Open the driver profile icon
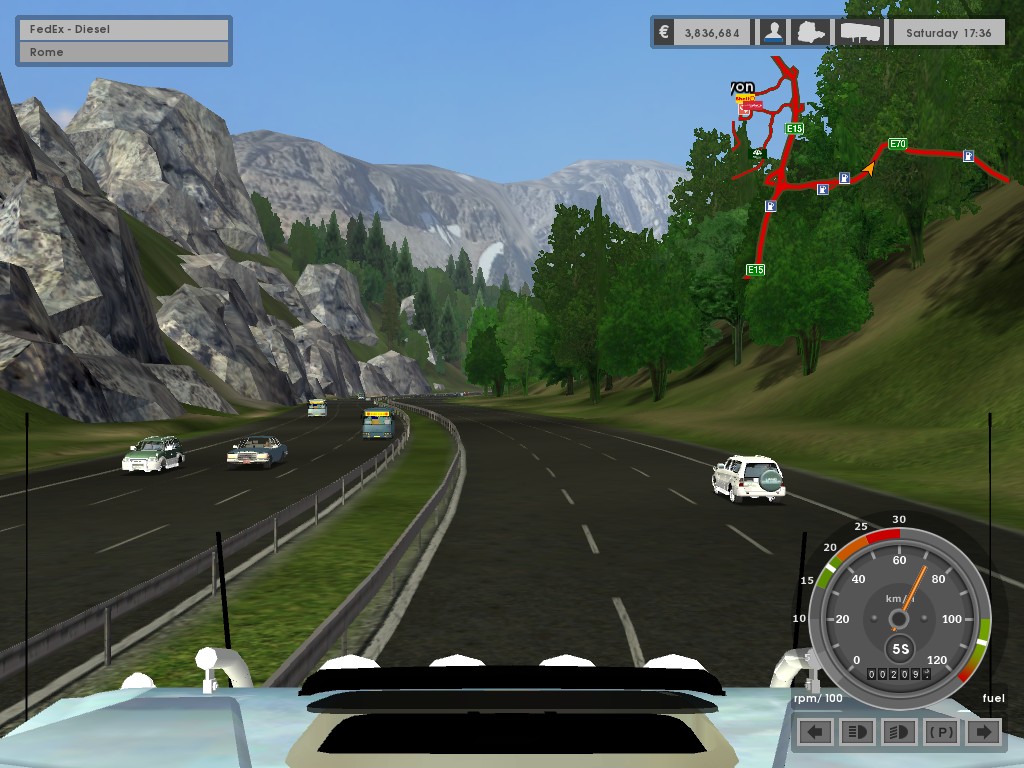Screen dimensions: 1024x768 (773, 32)
